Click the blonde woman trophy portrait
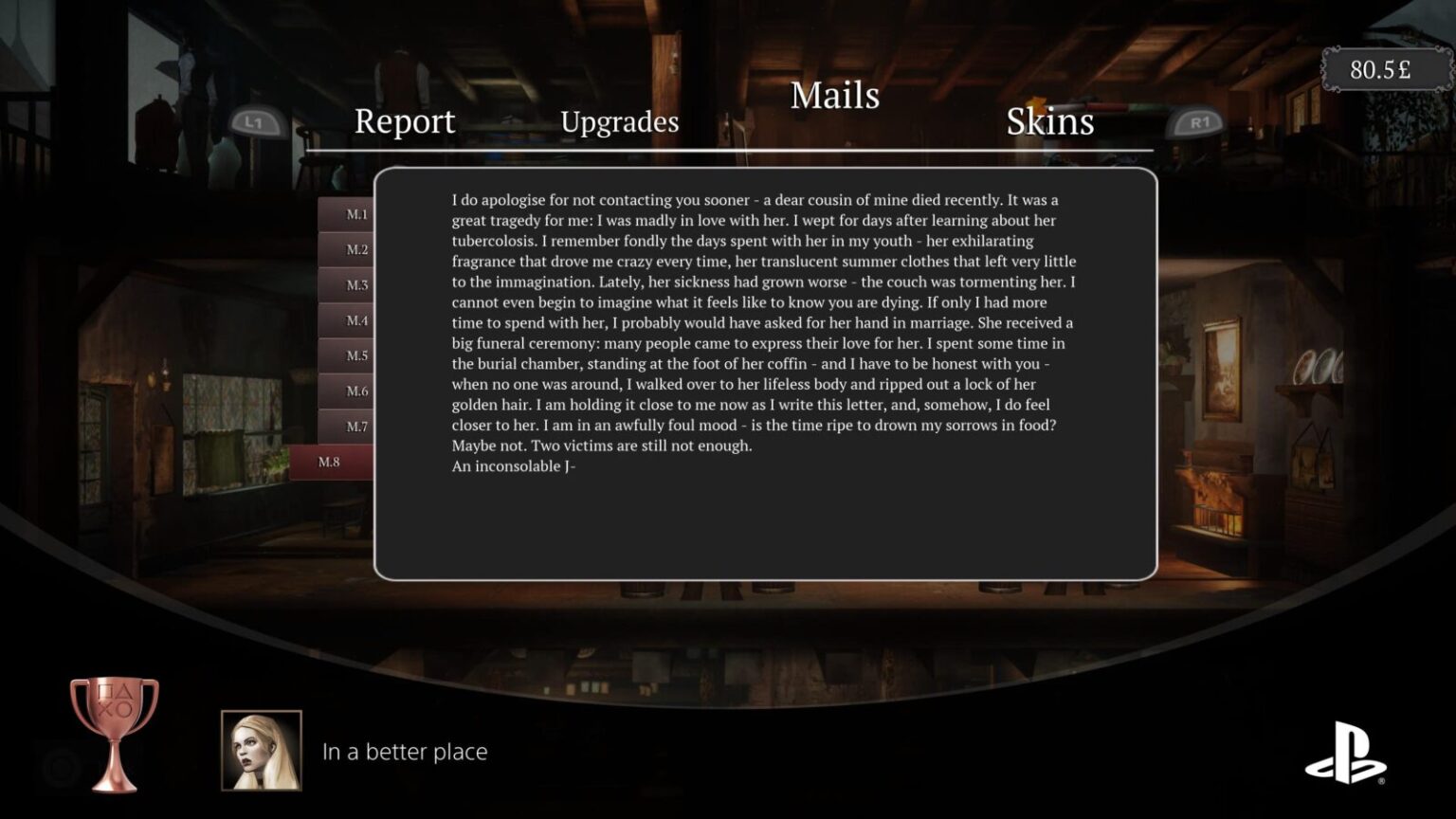1456x819 pixels. click(x=263, y=751)
